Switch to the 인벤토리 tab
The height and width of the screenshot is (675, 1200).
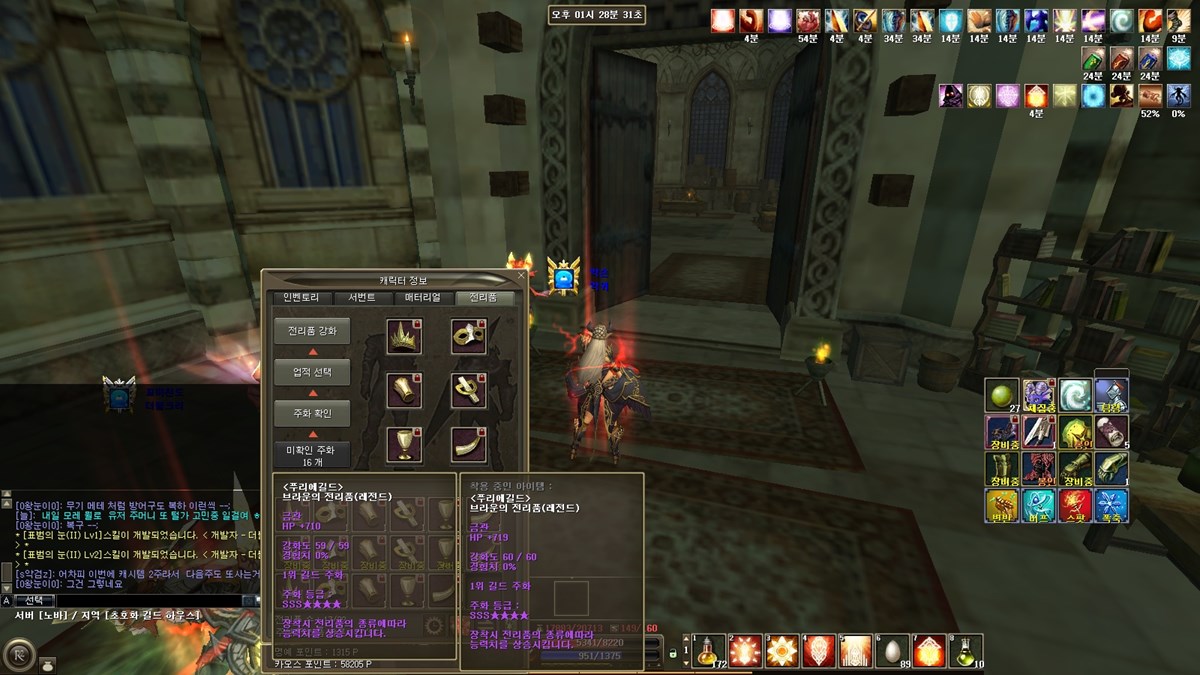click(x=301, y=298)
